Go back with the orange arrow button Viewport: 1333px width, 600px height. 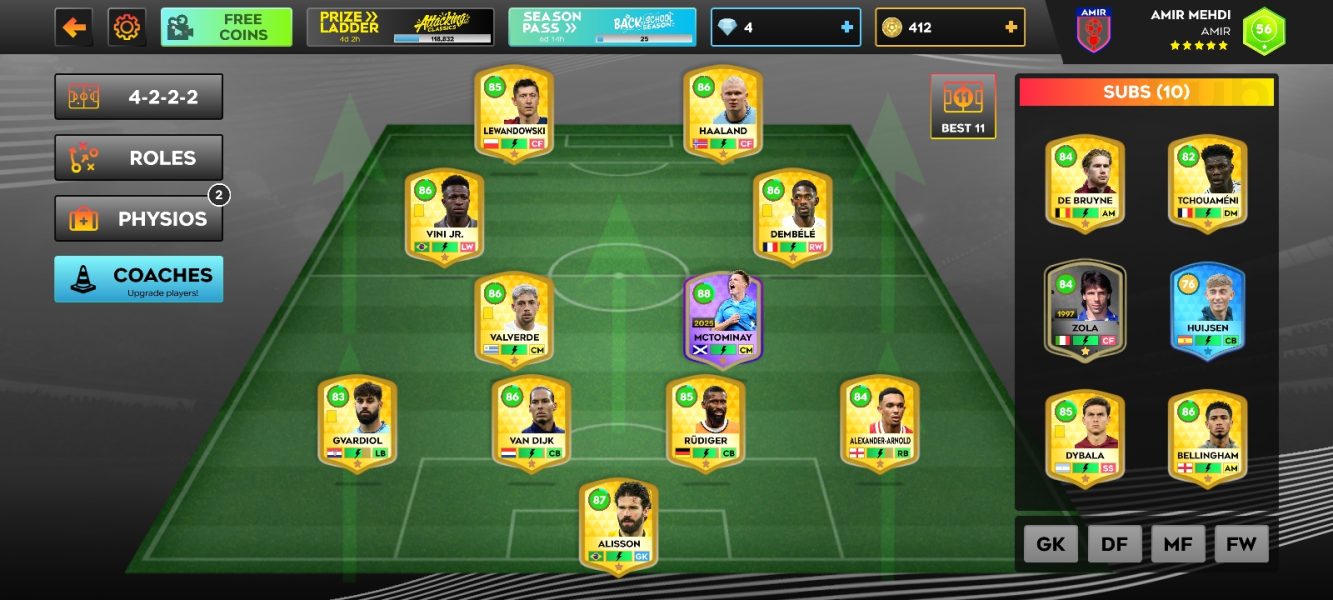tap(74, 27)
